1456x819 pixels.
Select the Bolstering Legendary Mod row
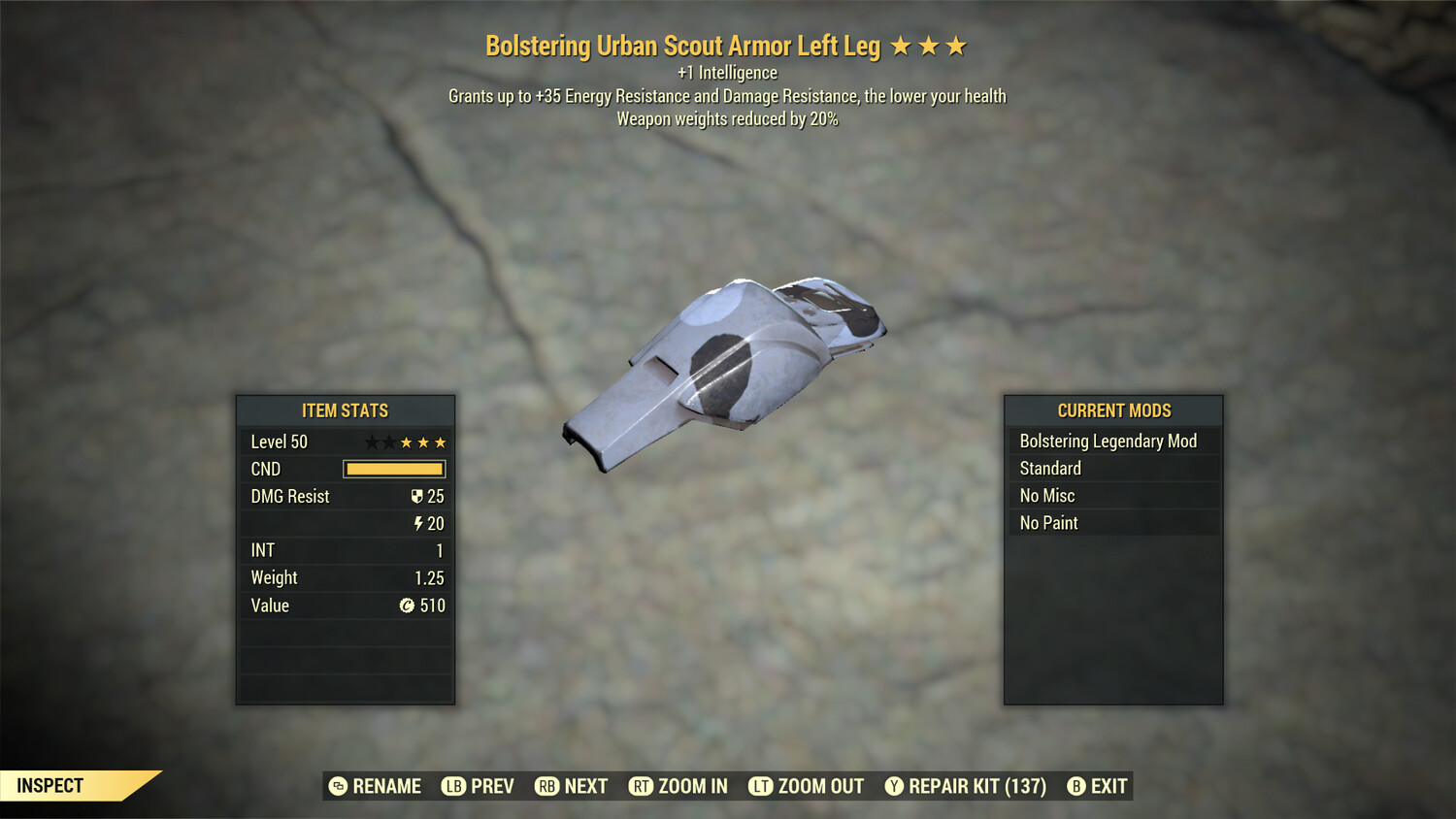click(1112, 442)
